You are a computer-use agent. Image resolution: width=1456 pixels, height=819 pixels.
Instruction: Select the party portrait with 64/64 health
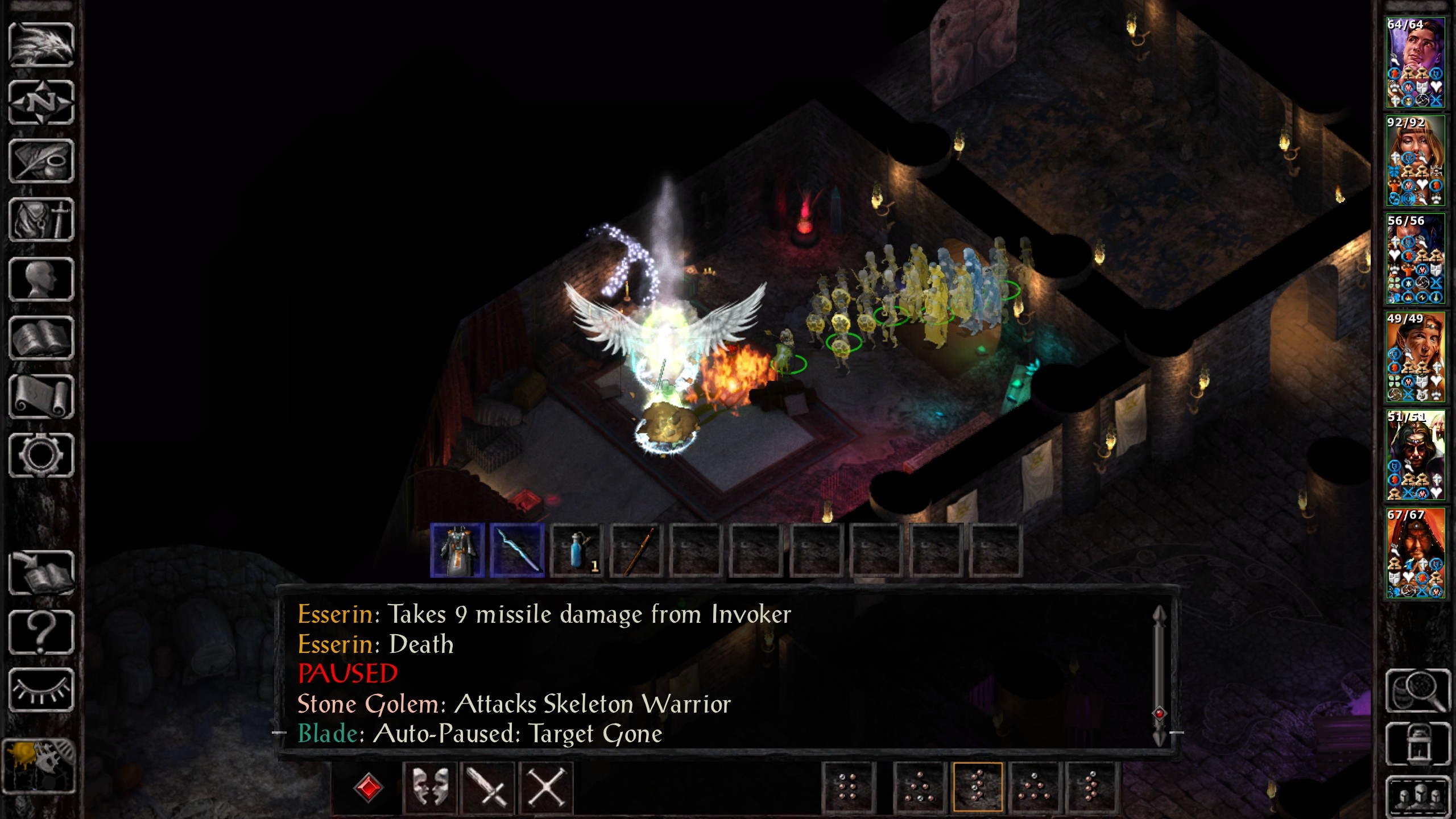click(1415, 63)
